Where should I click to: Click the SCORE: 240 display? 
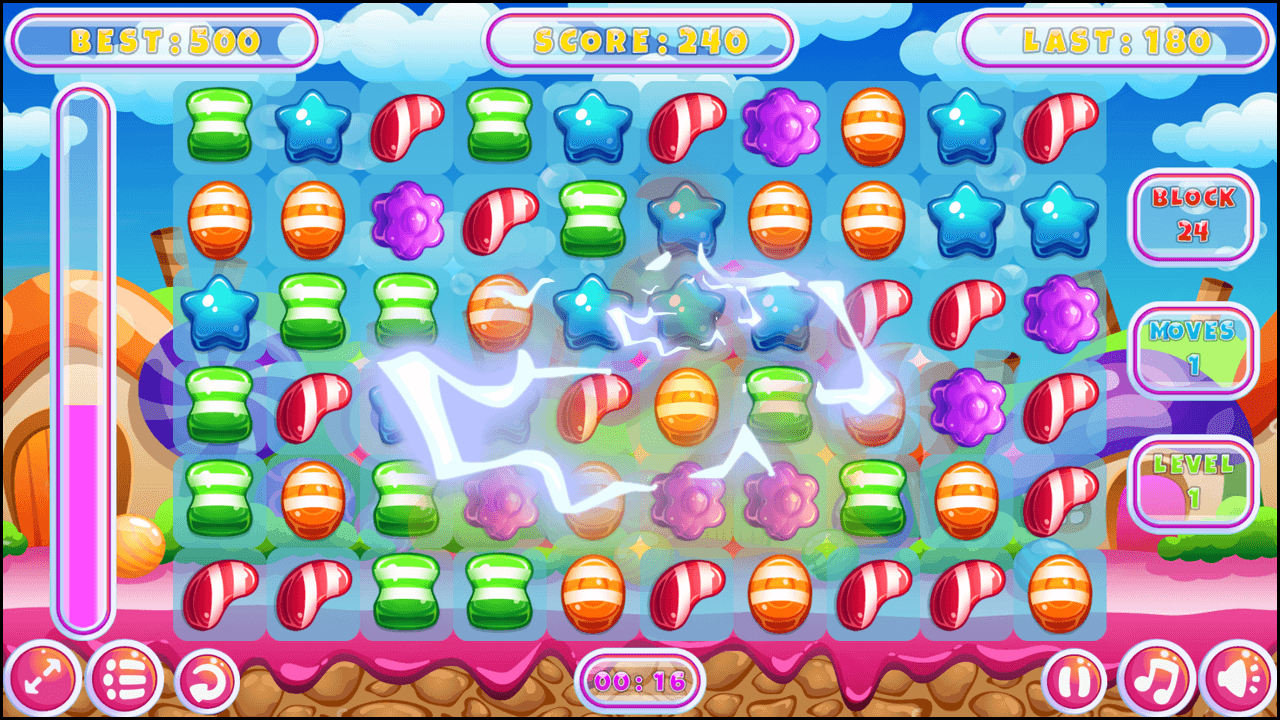[640, 40]
